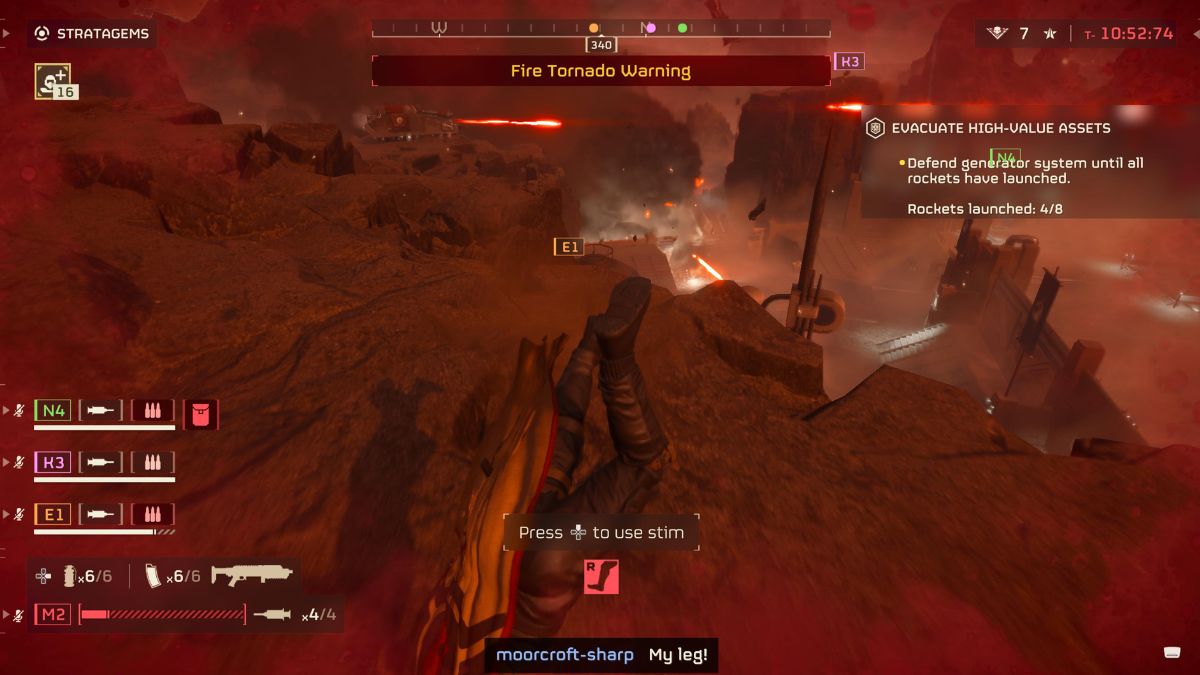Select squad member K3's tag
The image size is (1200, 675).
[53, 462]
